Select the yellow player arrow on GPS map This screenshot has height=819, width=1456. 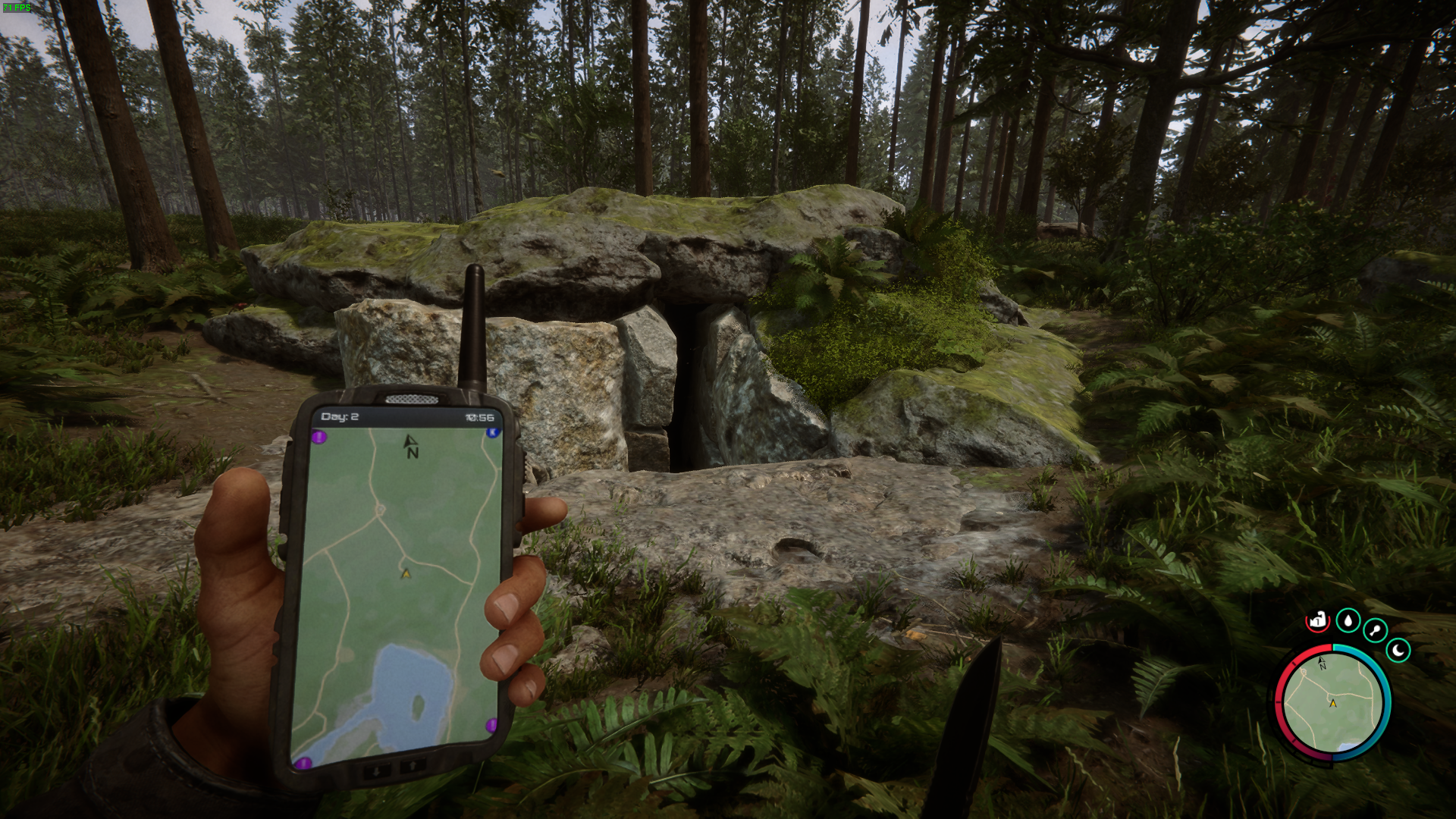[406, 573]
